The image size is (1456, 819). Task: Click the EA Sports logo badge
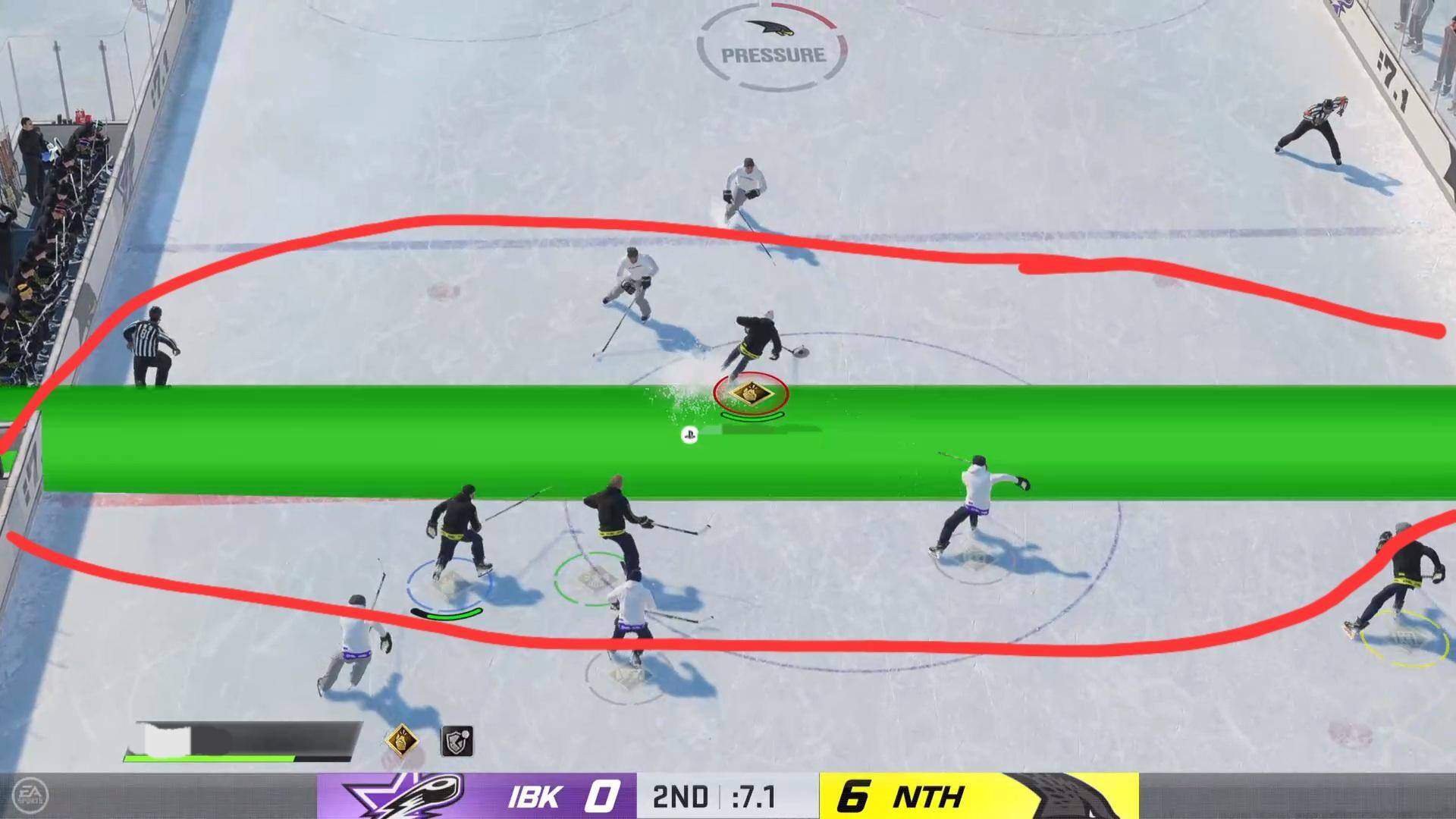[x=30, y=795]
